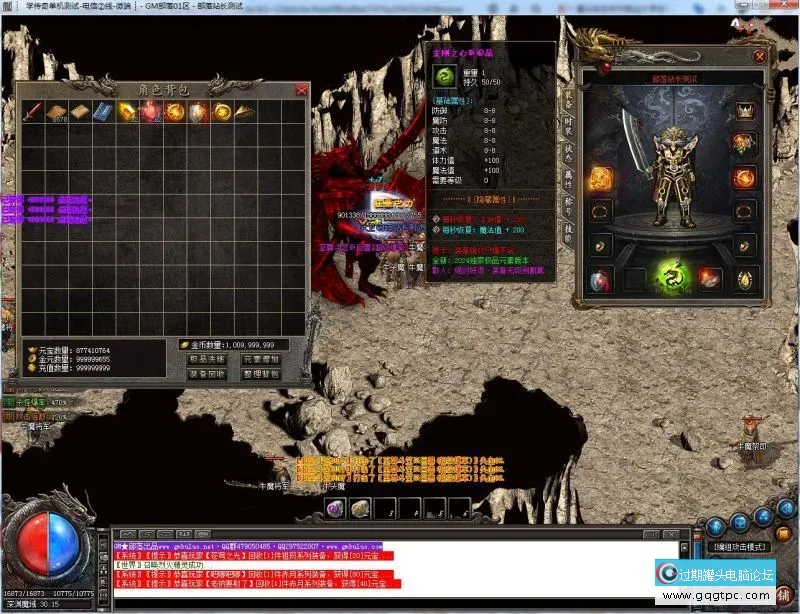Click the 整理背包 sort bag button
Screen dimensions: 800x614
(261, 374)
